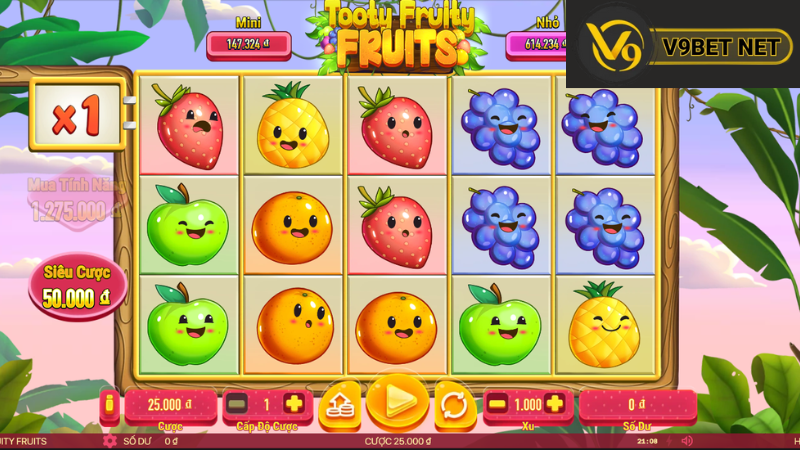This screenshot has height=450, width=800.
Task: Activate the Siêu Cược 50.000 super bet
Action: pyautogui.click(x=78, y=286)
